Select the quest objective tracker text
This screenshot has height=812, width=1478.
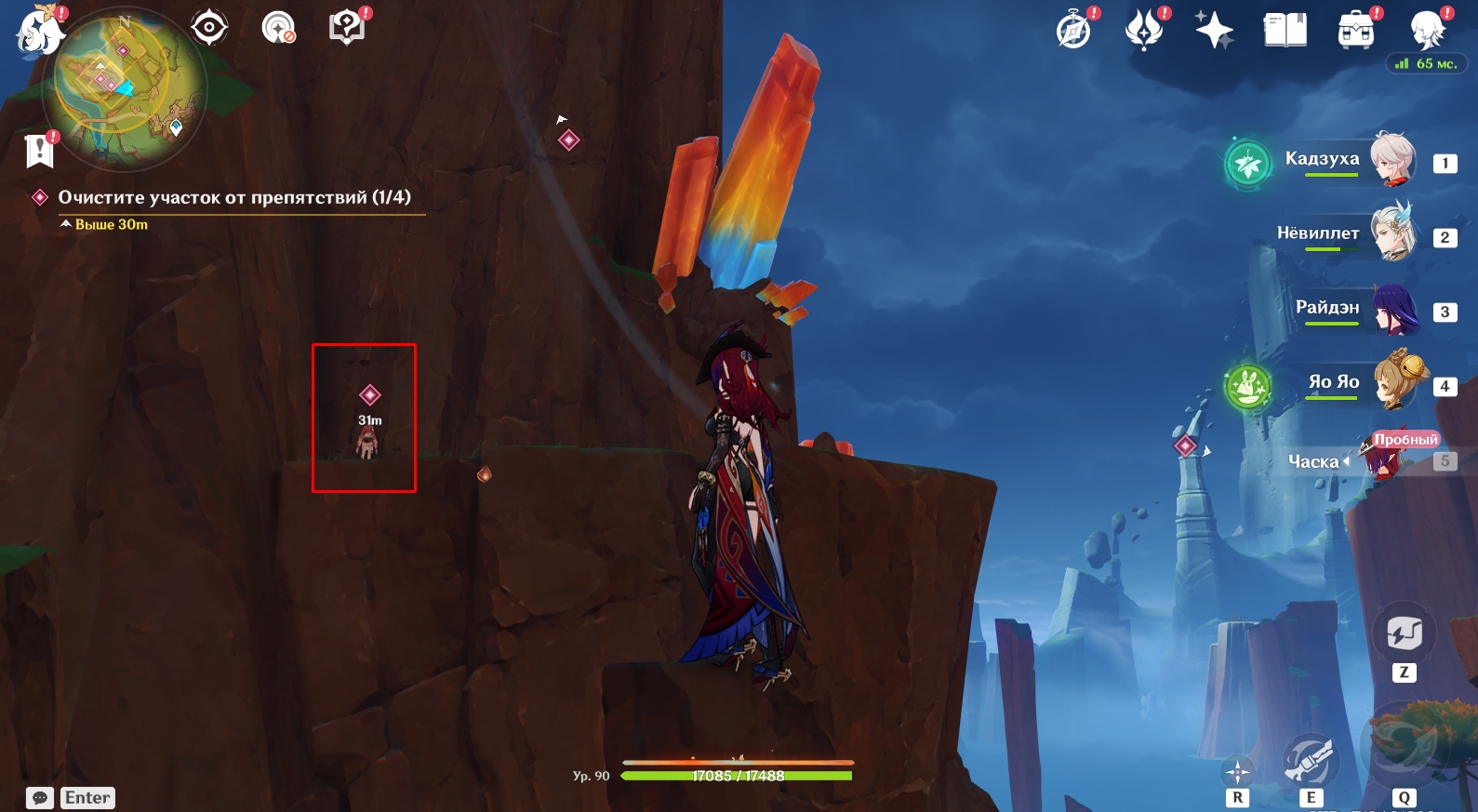pos(233,197)
